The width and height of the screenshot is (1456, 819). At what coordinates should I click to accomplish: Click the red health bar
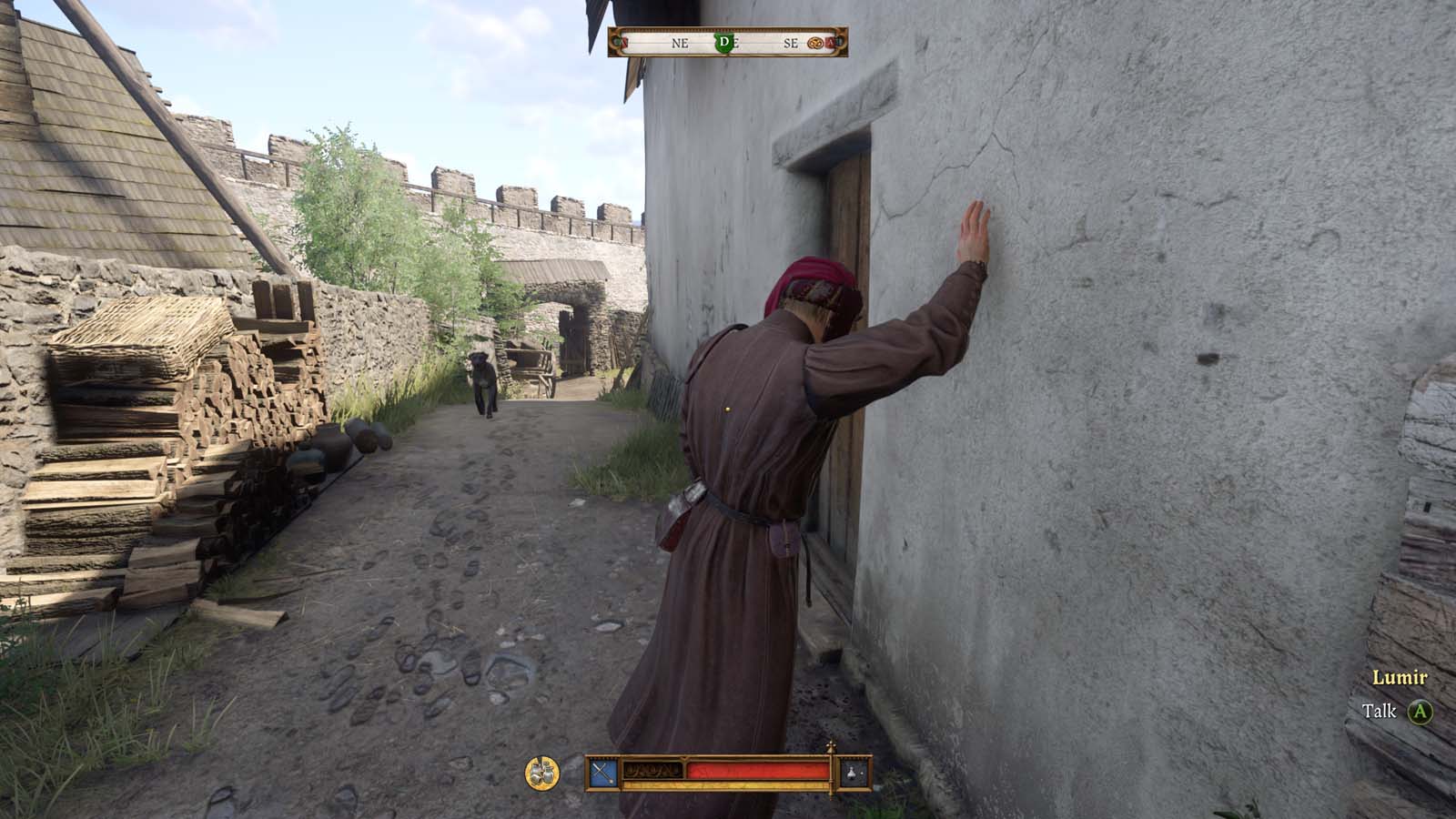coord(755,769)
